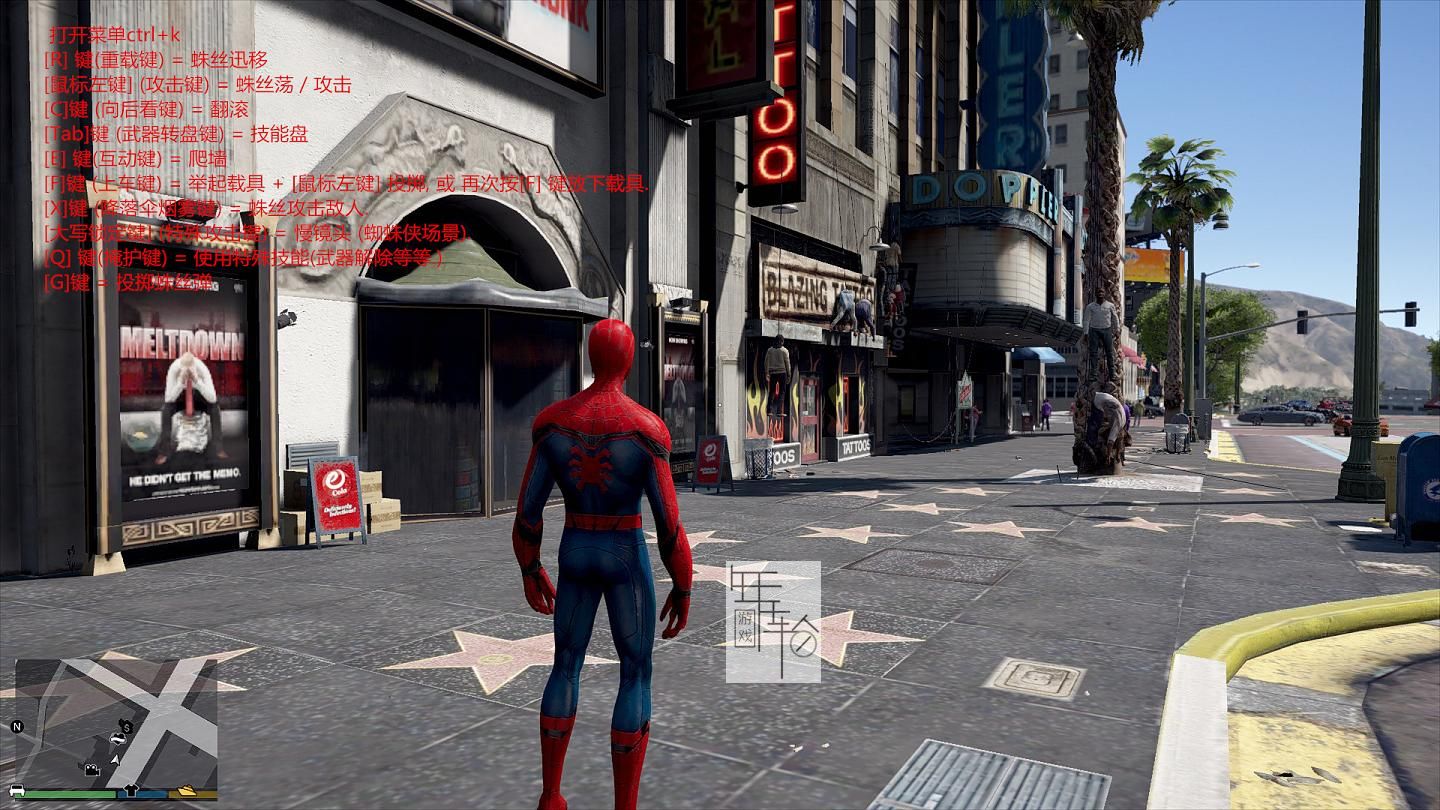Select the white player arrow on minimap
1440x810 pixels.
coord(115,761)
